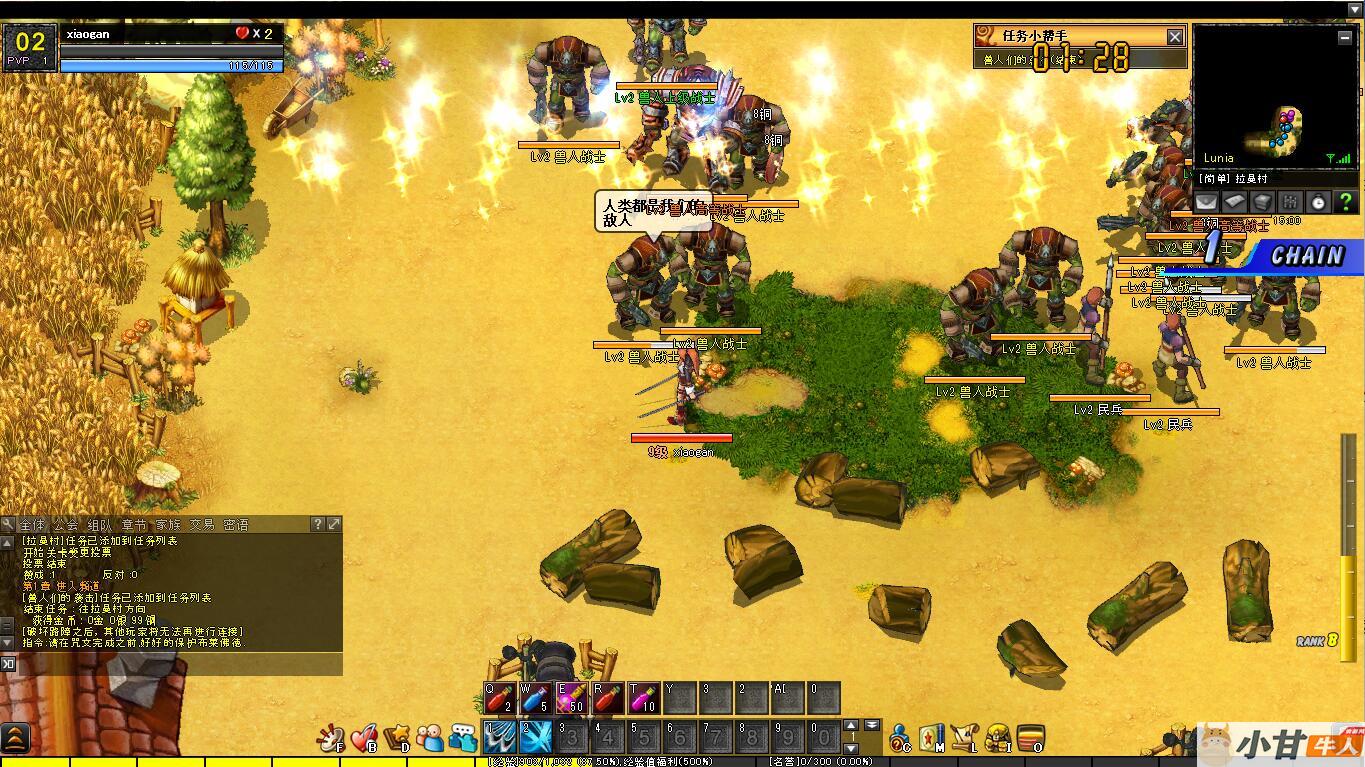Open the chat wrench settings icon
The height and width of the screenshot is (767, 1365).
(8, 524)
